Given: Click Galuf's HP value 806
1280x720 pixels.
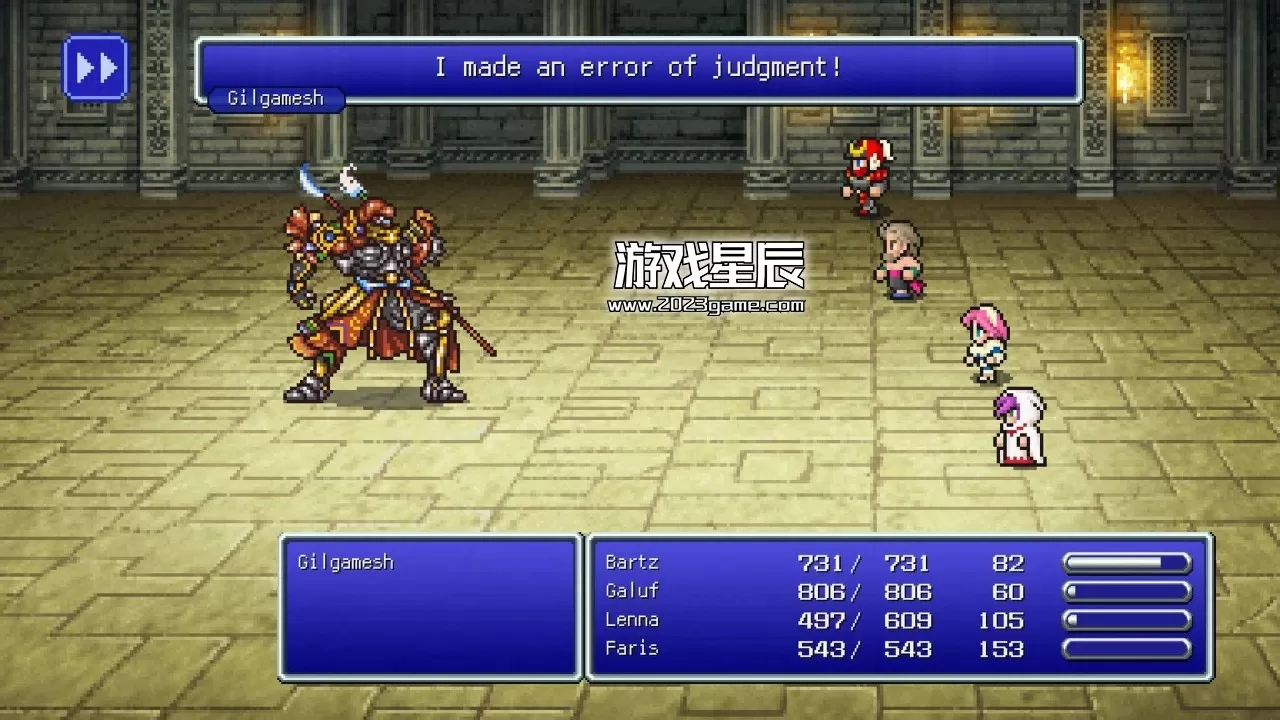Looking at the screenshot, I should click(820, 591).
